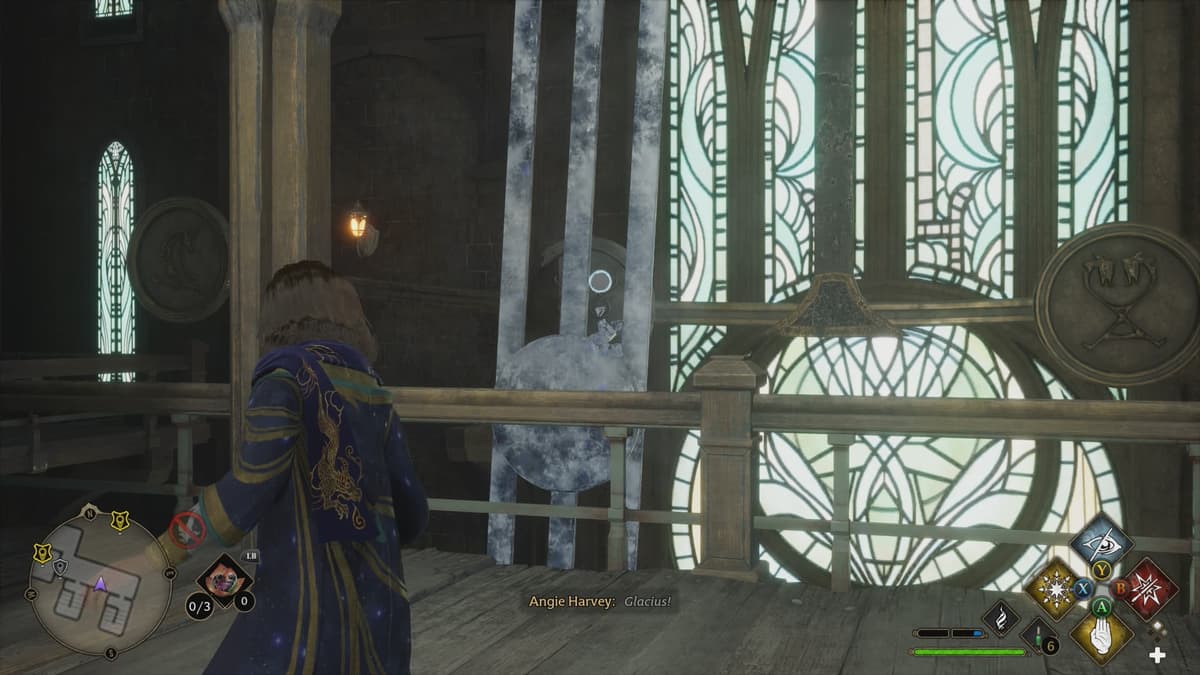Trigger the ancient magic wisp icon
Screen dimensions: 1200x675
(x=1000, y=617)
